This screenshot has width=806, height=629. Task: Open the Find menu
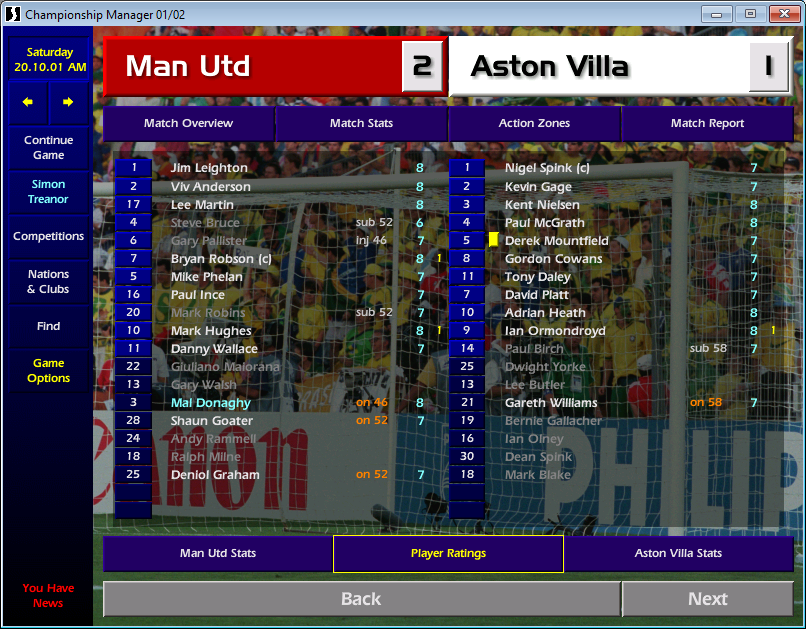click(x=48, y=326)
